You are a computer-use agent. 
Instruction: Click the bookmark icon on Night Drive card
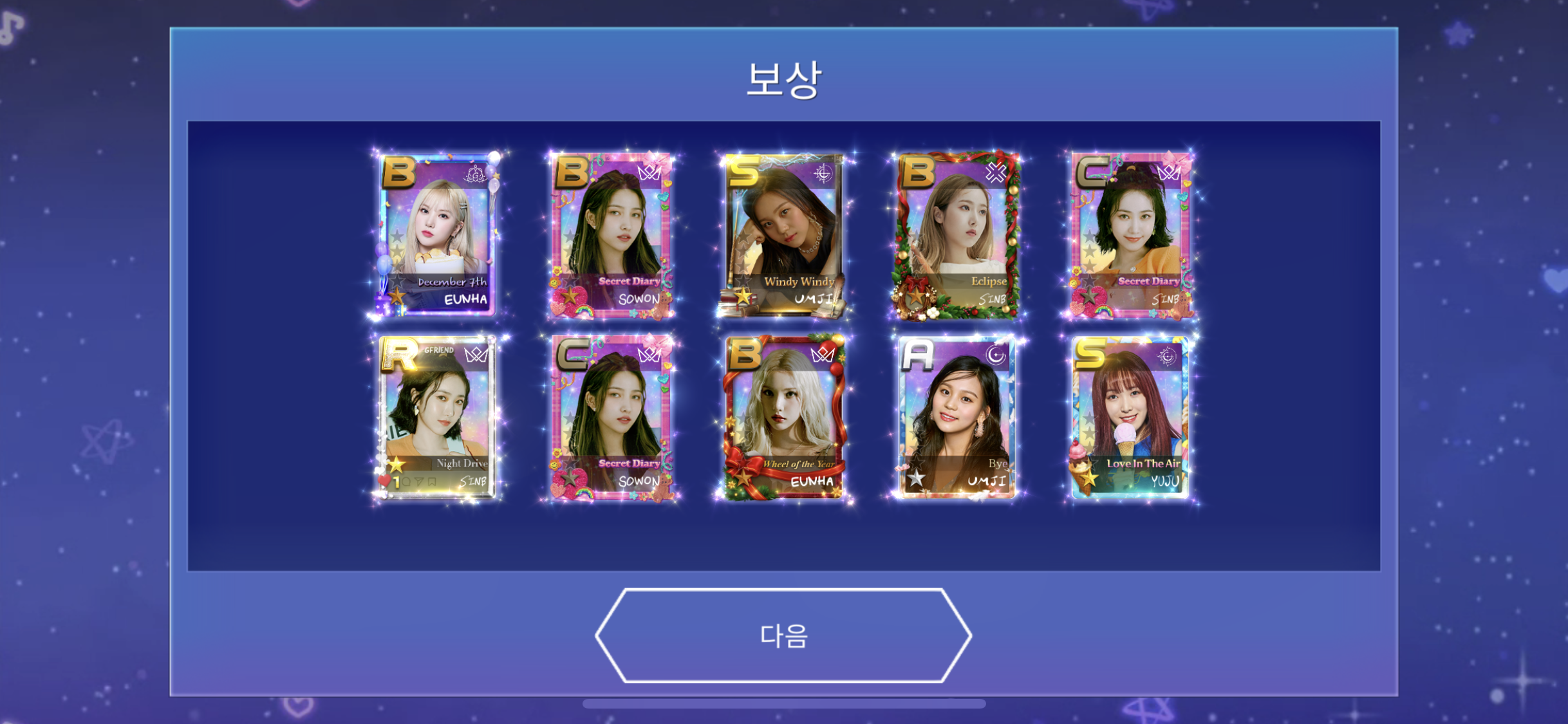pos(431,481)
